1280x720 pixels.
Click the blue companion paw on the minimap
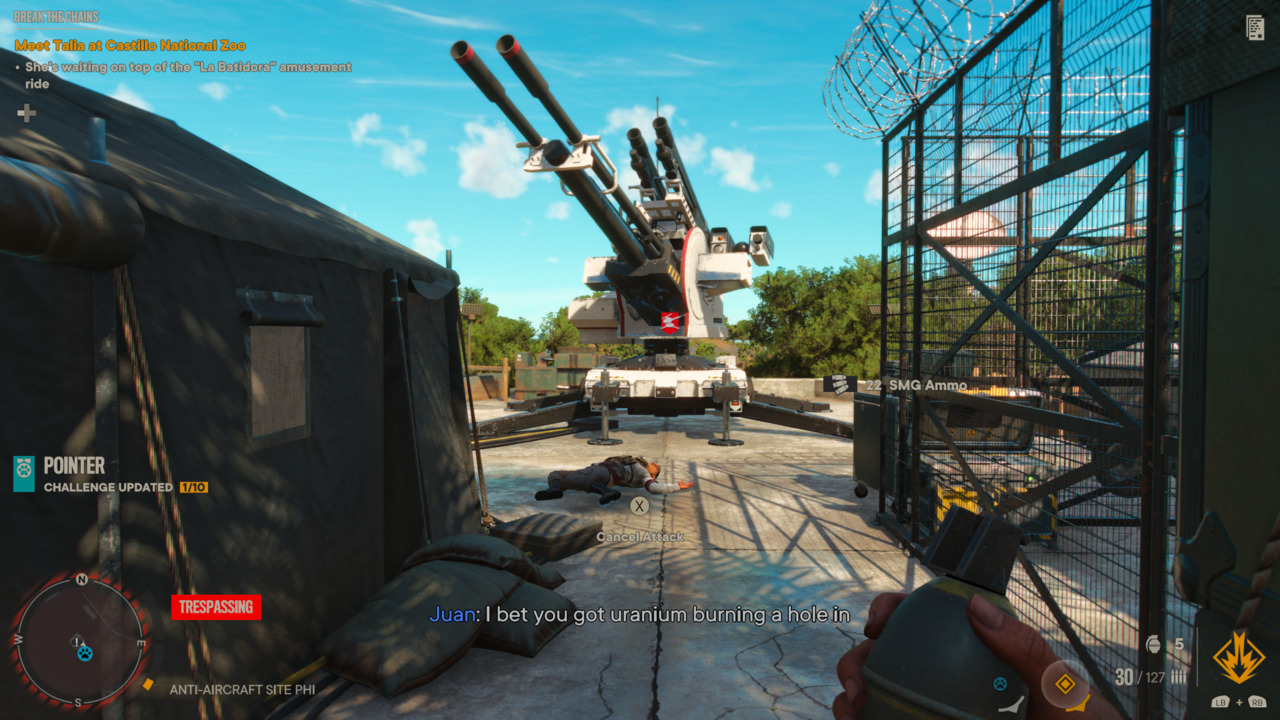[x=86, y=654]
